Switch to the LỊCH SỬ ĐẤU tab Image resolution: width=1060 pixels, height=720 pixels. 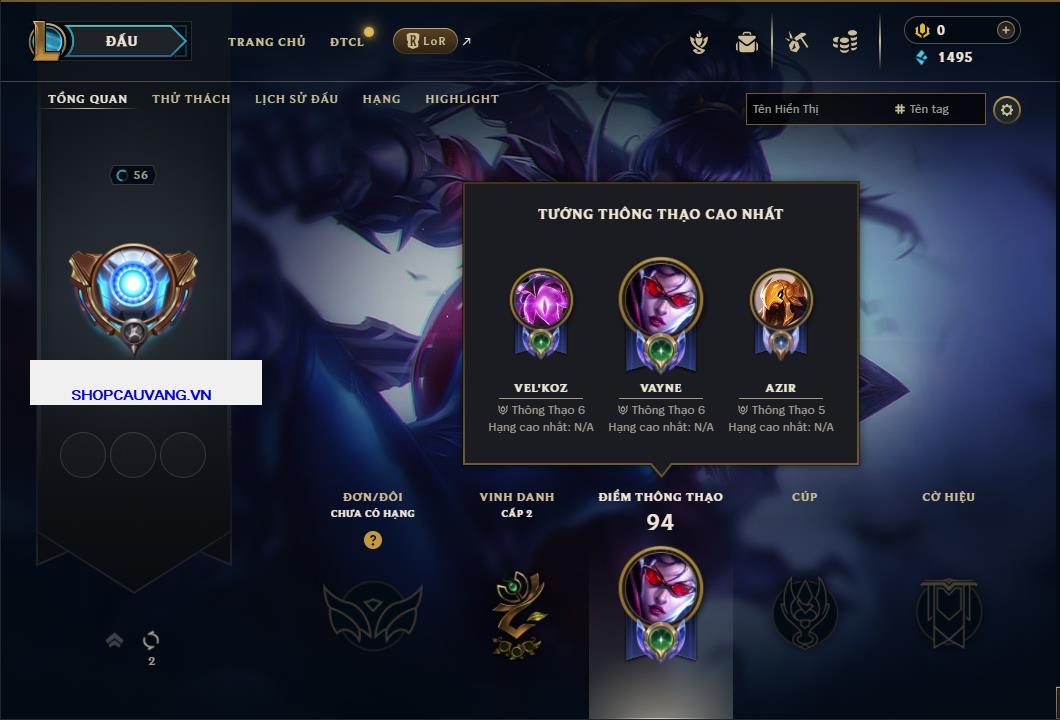296,99
